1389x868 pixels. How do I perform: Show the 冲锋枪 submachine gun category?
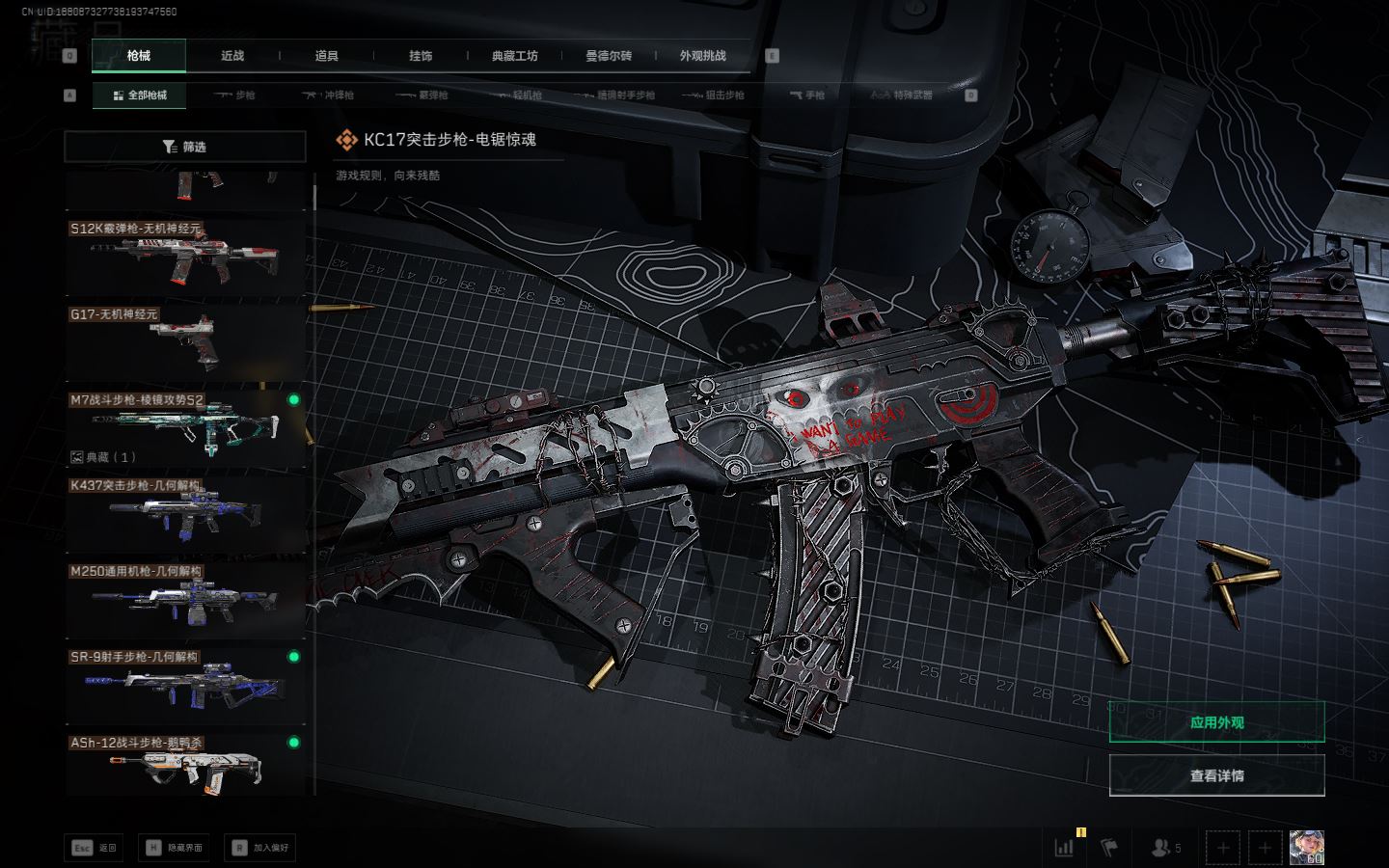(x=328, y=95)
